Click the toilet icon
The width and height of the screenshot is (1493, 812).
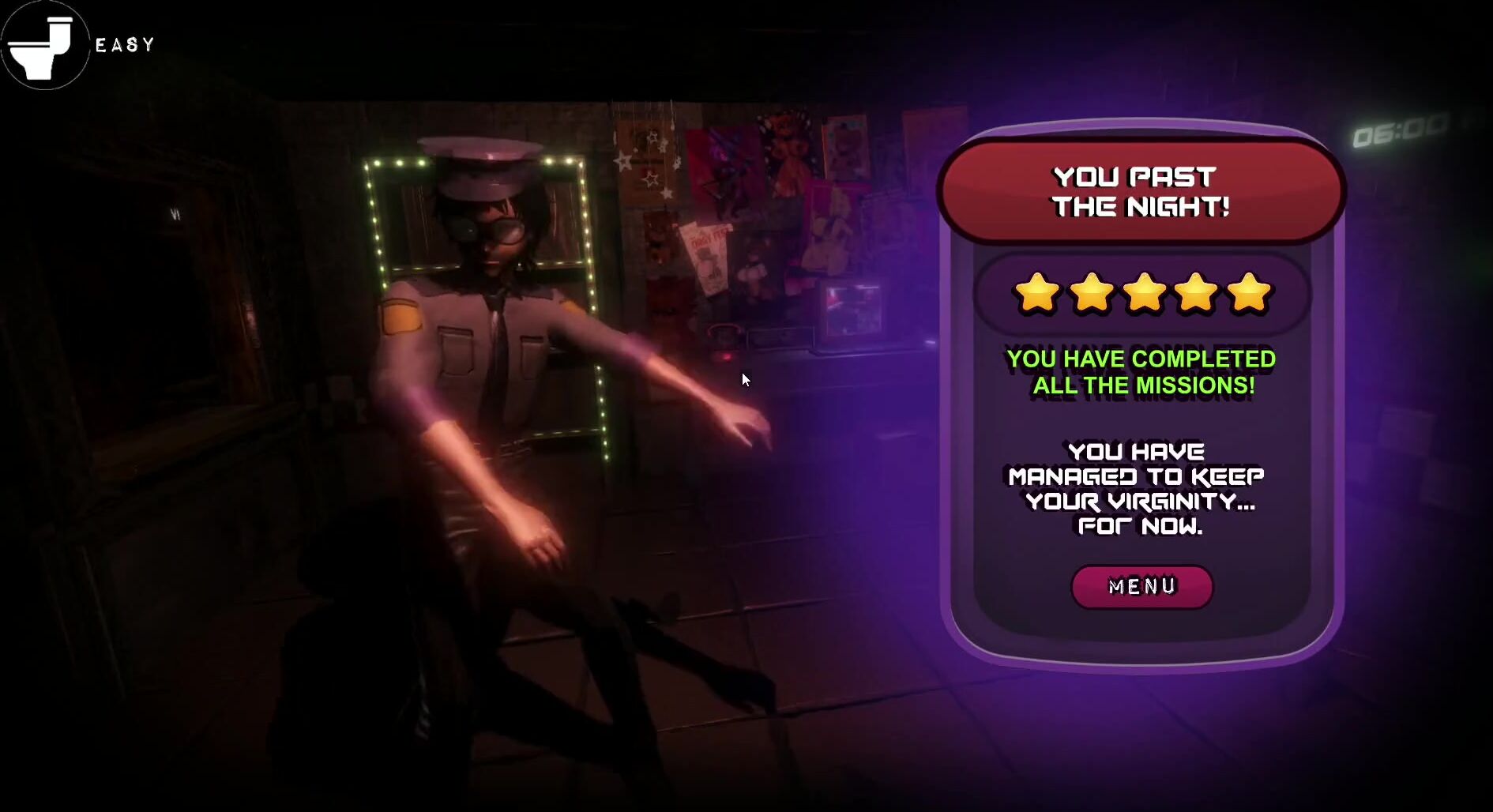coord(44,46)
